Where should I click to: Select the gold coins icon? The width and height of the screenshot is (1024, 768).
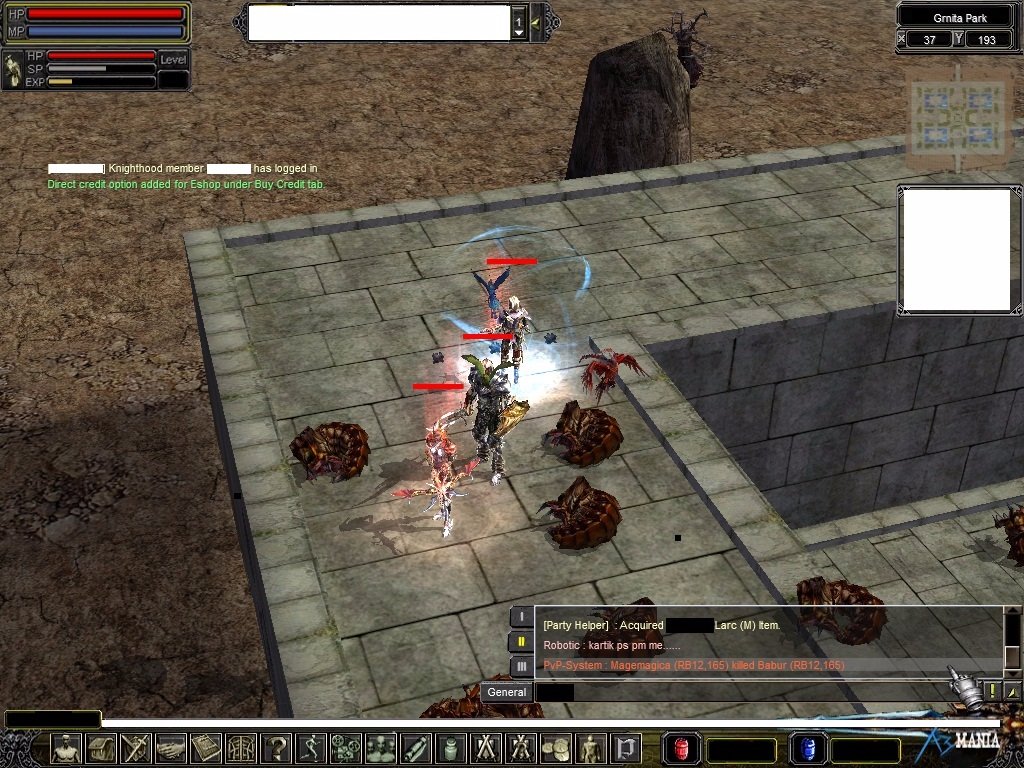click(x=554, y=748)
